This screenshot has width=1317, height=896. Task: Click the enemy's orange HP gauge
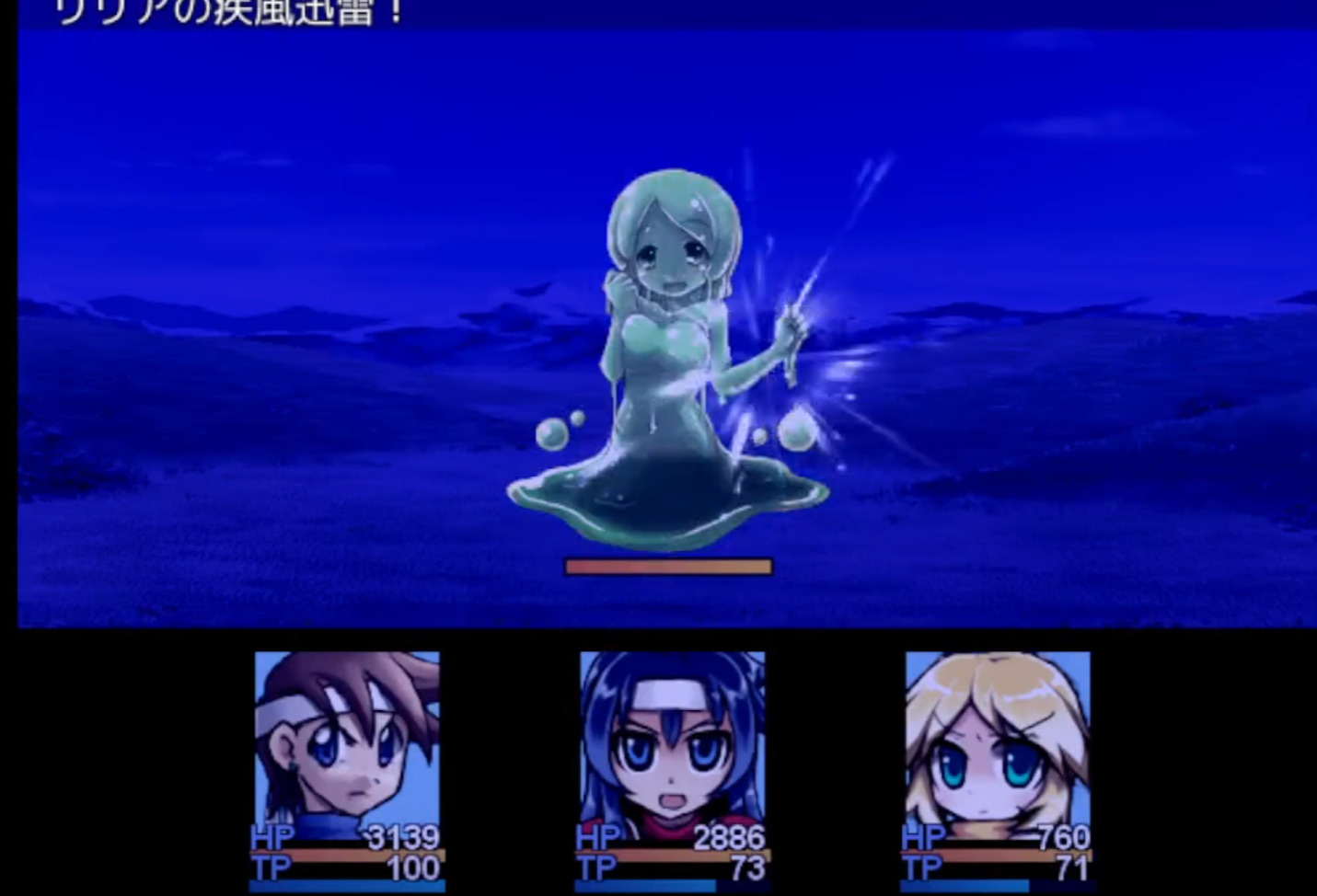[x=668, y=567]
